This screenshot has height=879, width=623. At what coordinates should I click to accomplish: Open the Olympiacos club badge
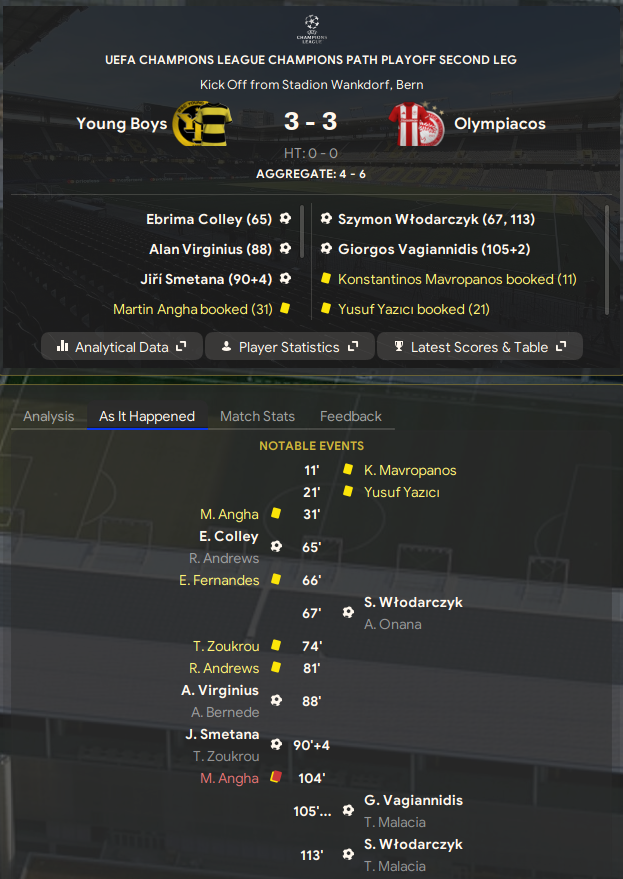click(x=418, y=124)
